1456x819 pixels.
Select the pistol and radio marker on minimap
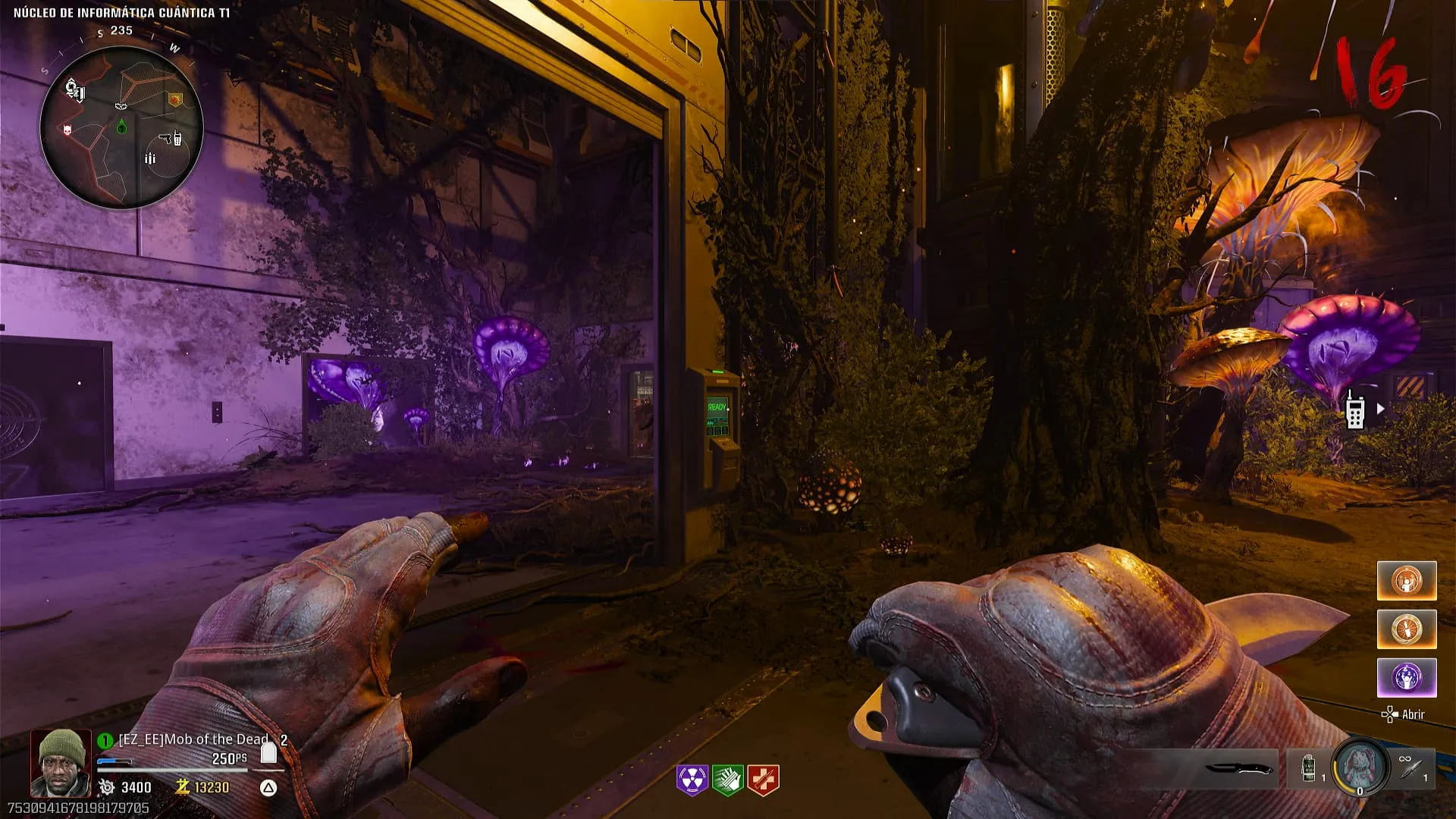[170, 139]
